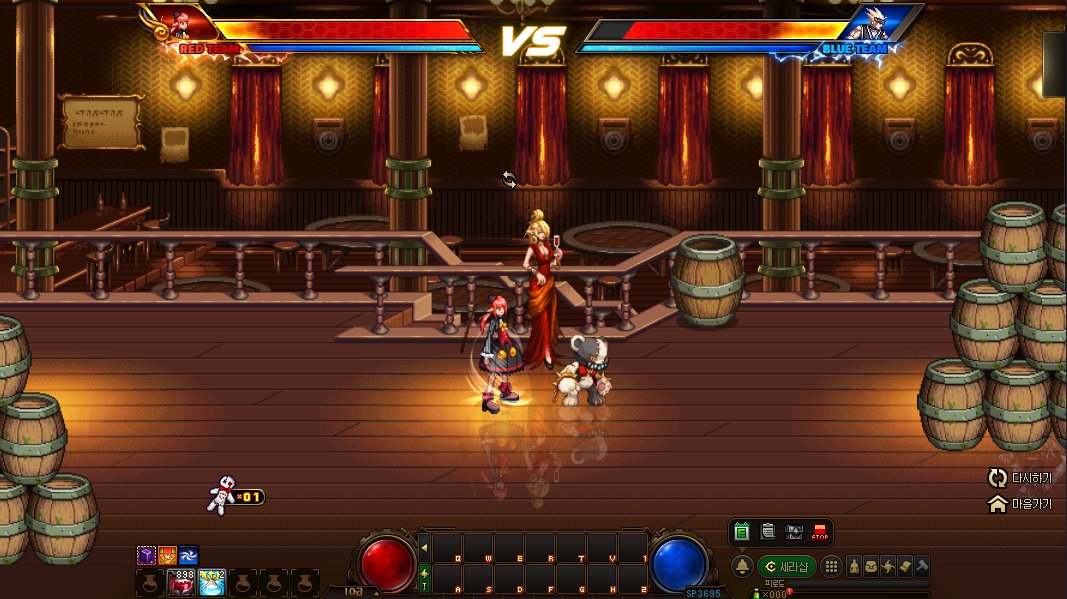Use the blue flask consumable slot
Screen dimensions: 1067x599
coord(212,582)
